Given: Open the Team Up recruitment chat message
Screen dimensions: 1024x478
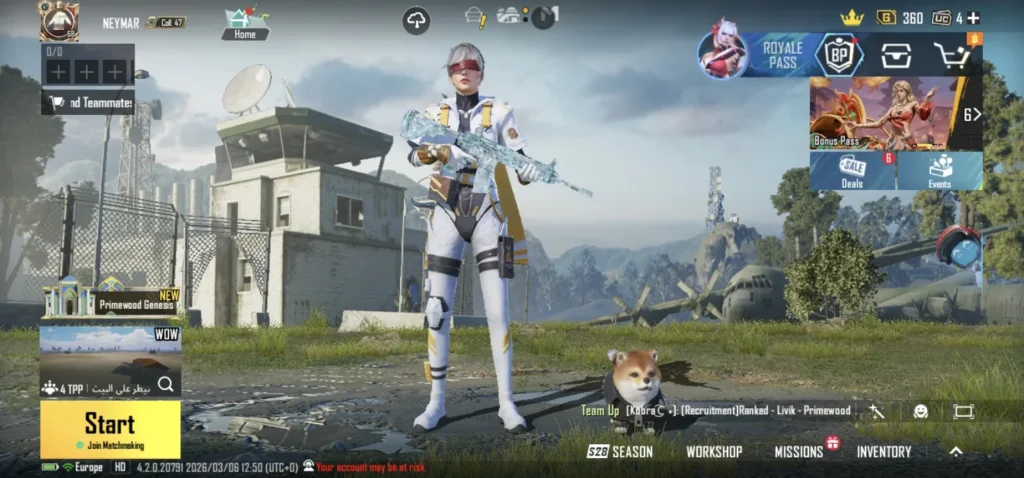Looking at the screenshot, I should tap(717, 410).
